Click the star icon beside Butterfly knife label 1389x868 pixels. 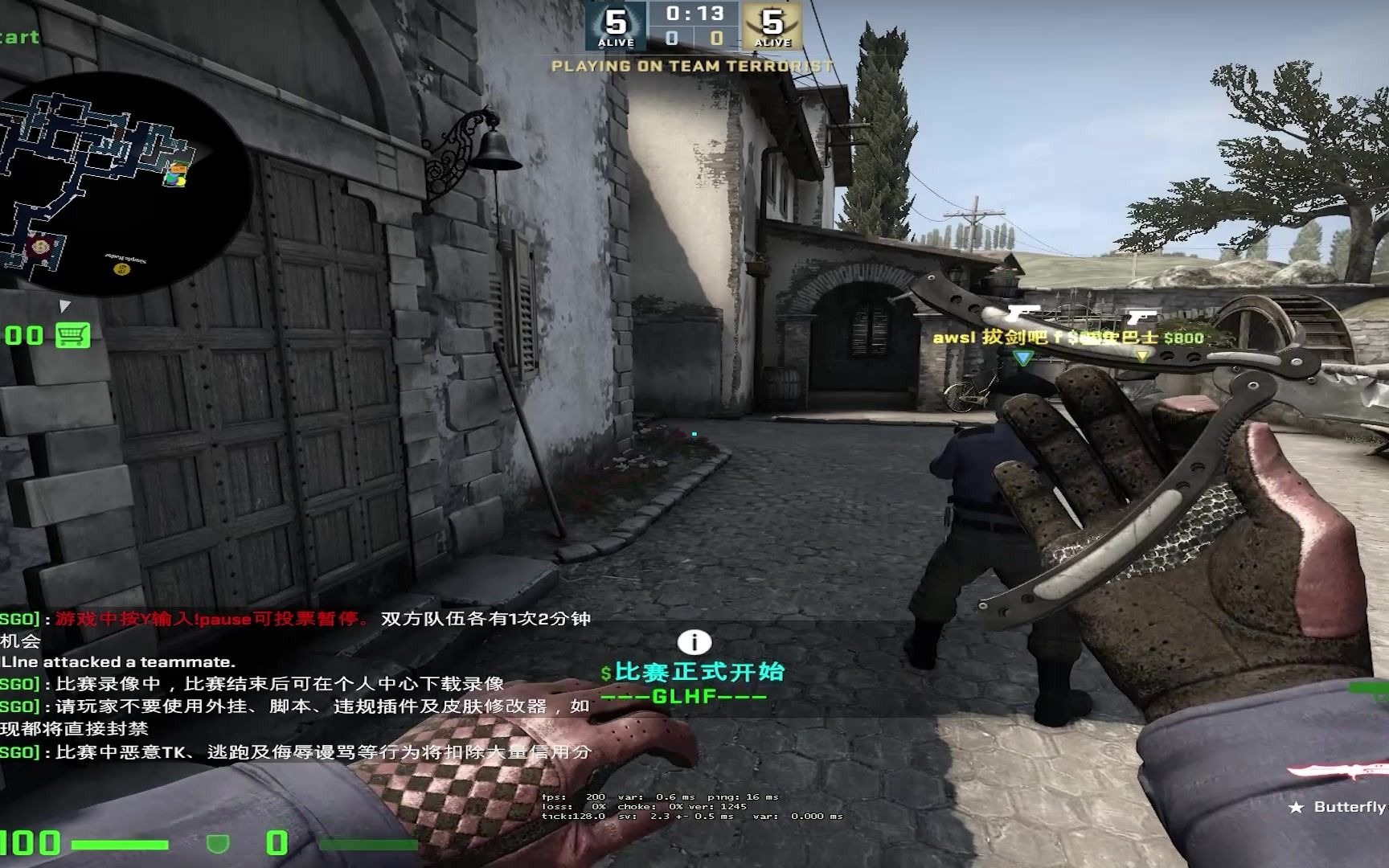click(x=1296, y=807)
